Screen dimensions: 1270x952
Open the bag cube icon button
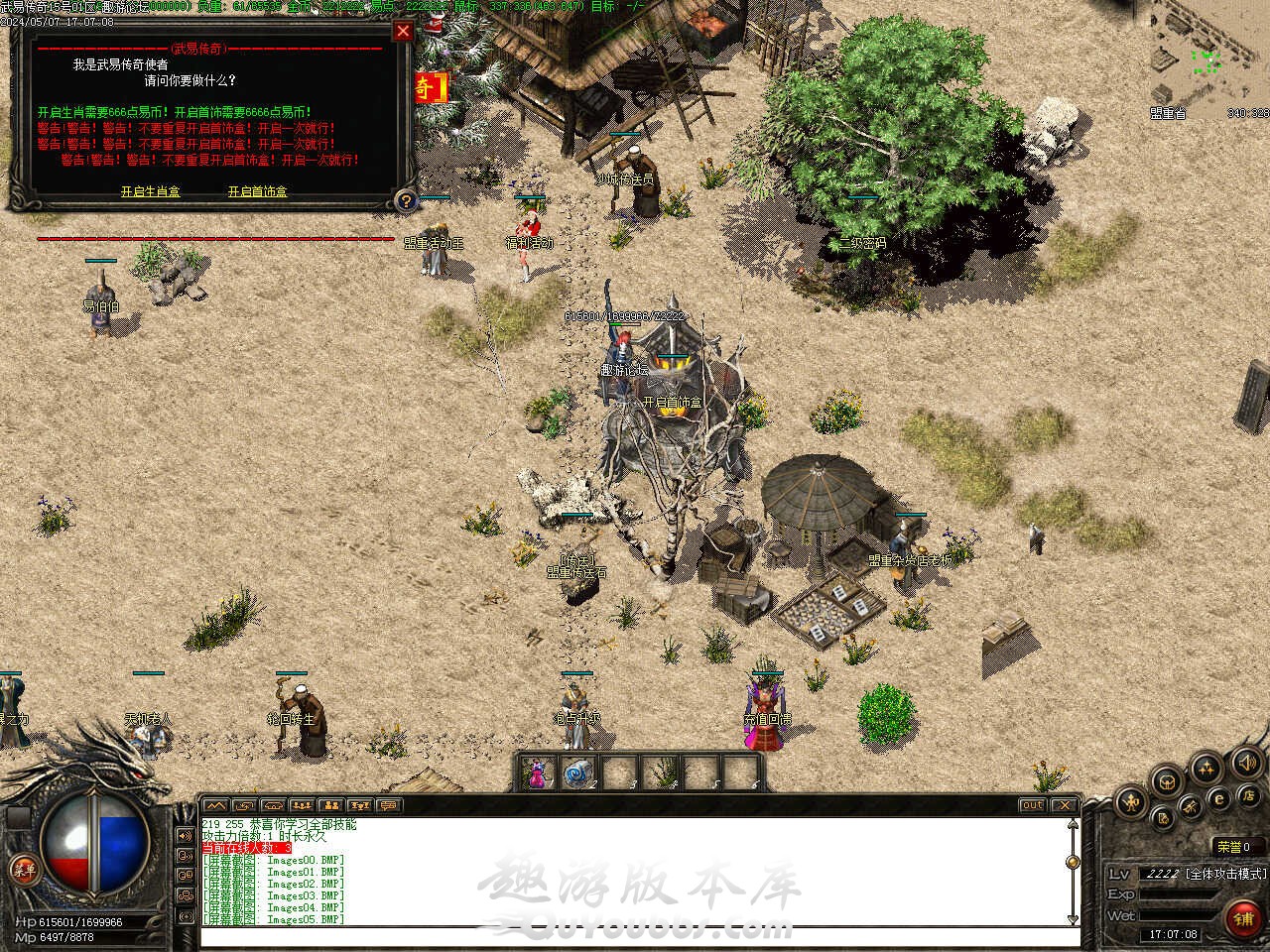pos(1168,780)
